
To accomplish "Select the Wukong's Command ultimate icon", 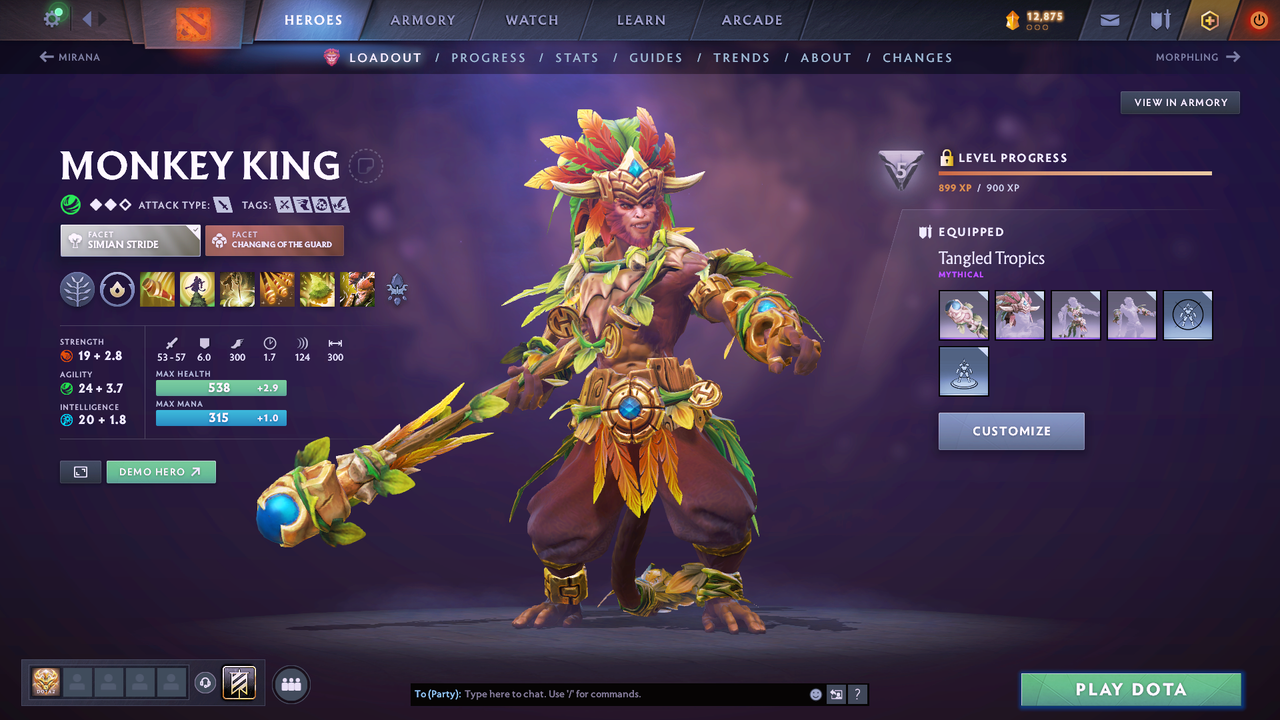I will 357,289.
